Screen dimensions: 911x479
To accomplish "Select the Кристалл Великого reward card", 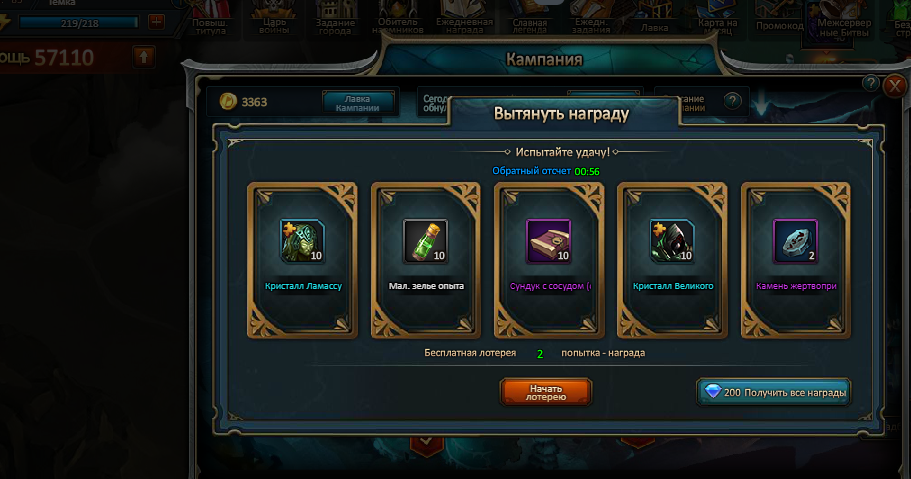I will 672,262.
